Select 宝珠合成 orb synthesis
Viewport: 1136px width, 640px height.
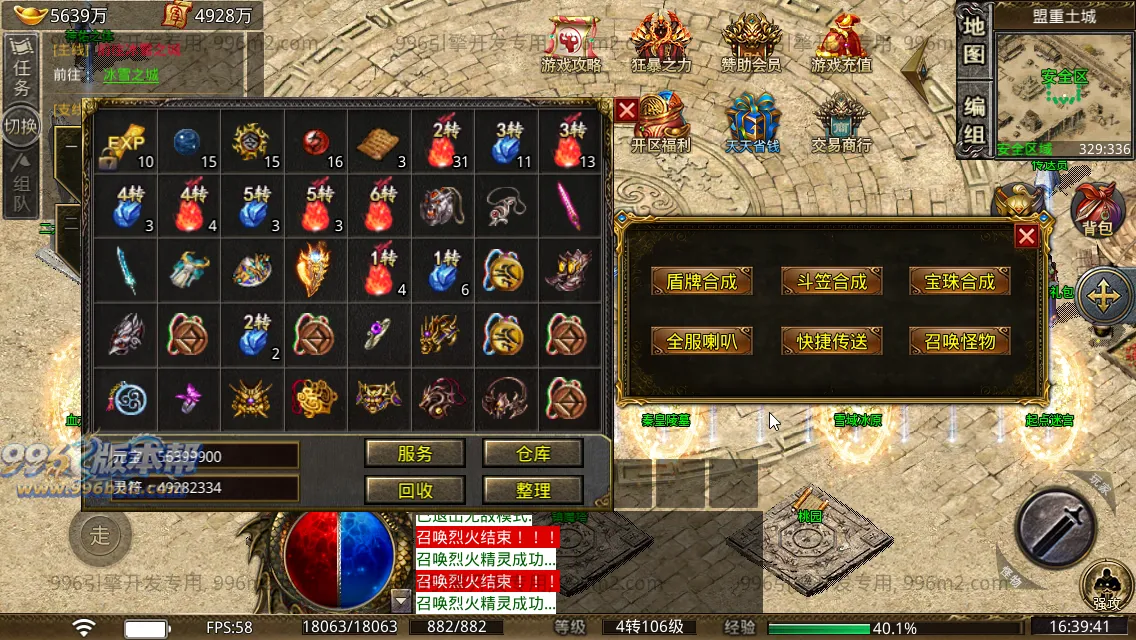[959, 282]
